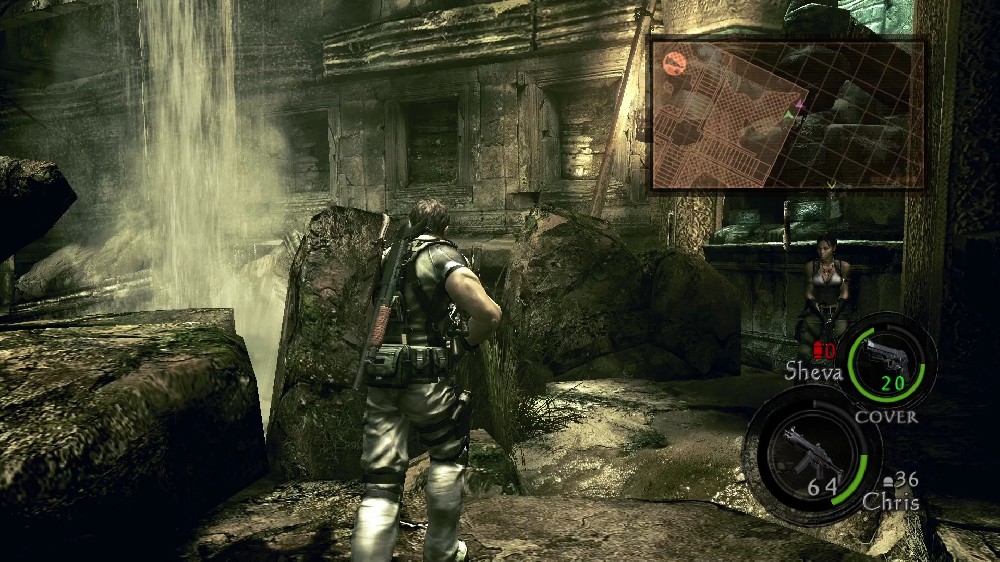The height and width of the screenshot is (562, 1000).
Task: Open the minimap overlay
Action: coord(787,114)
